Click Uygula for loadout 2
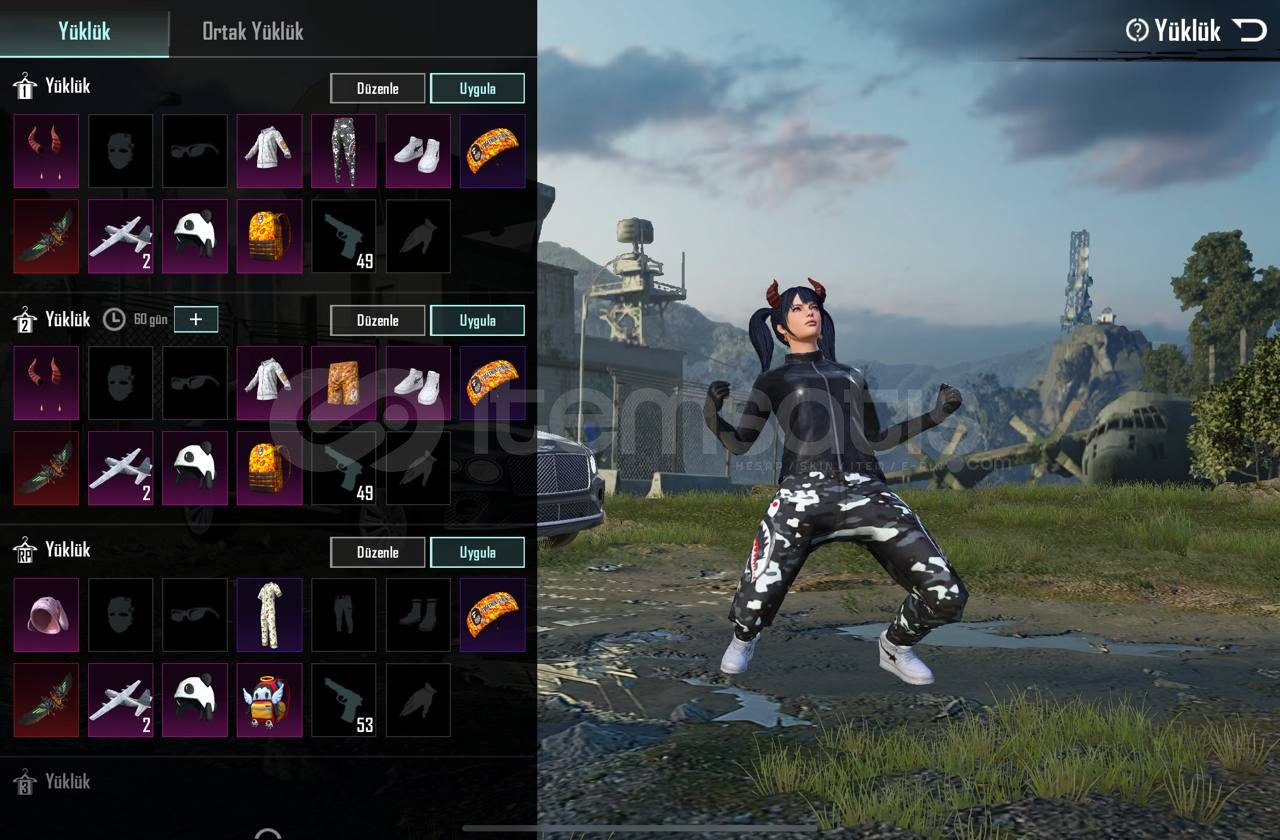 click(477, 320)
